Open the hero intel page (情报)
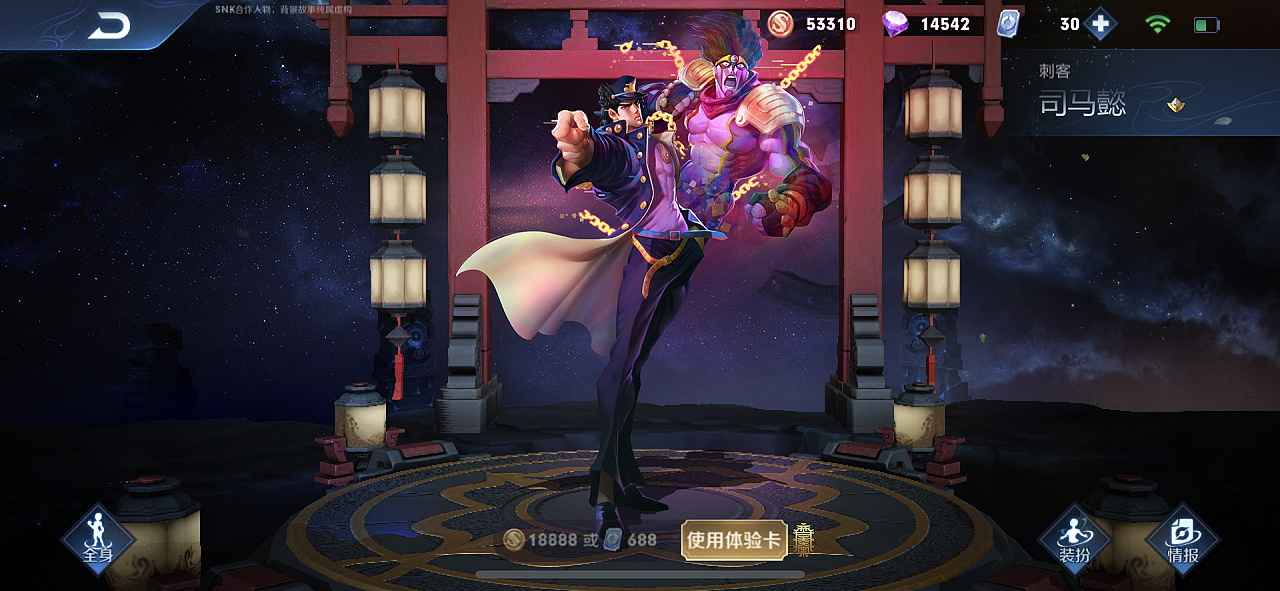The width and height of the screenshot is (1280, 591). click(x=1183, y=539)
